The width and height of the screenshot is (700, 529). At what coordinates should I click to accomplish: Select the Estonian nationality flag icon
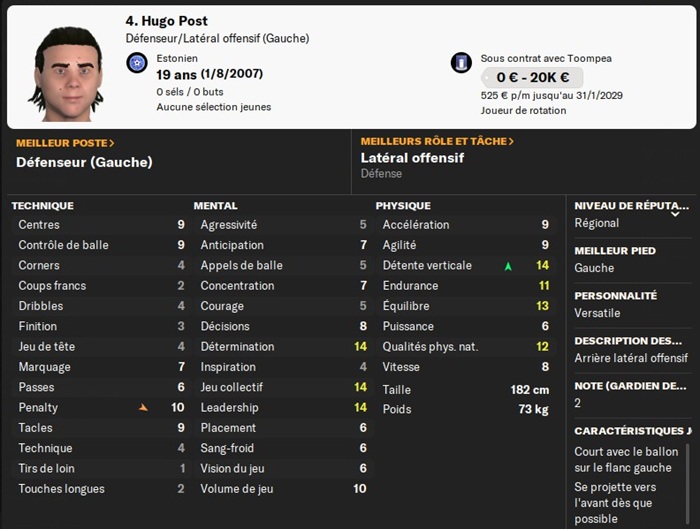(137, 63)
